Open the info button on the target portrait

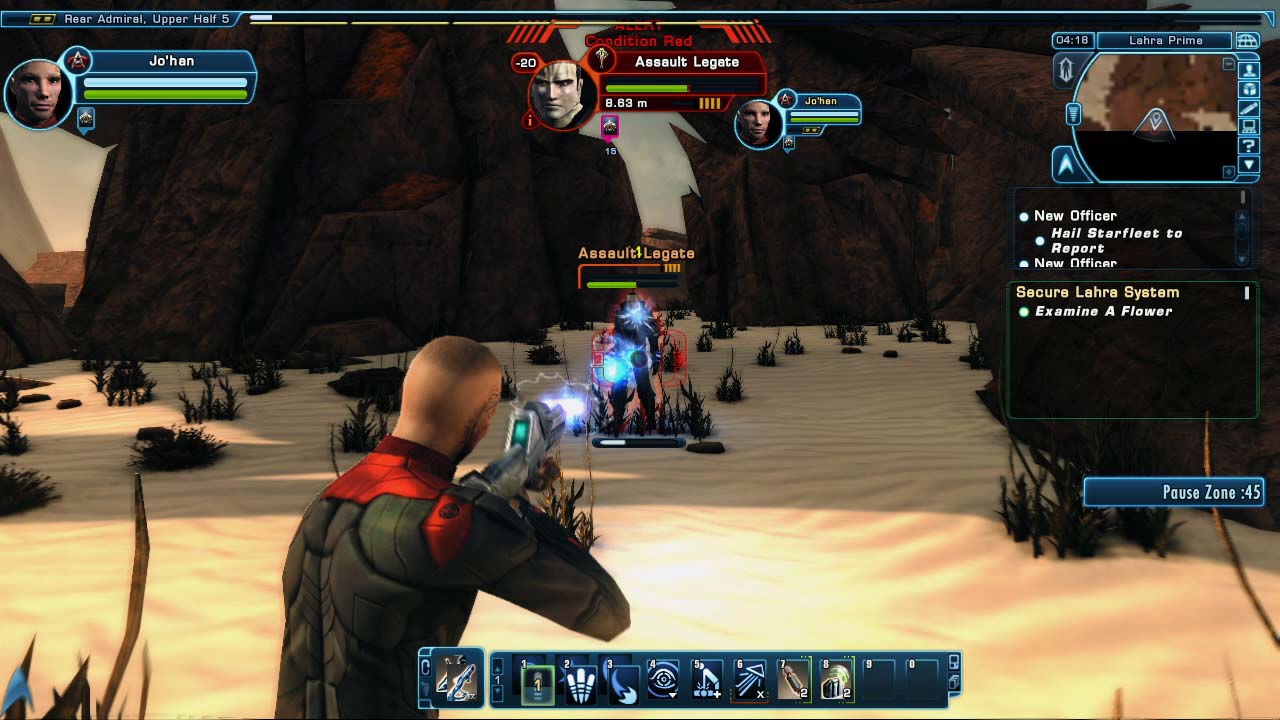pyautogui.click(x=530, y=121)
